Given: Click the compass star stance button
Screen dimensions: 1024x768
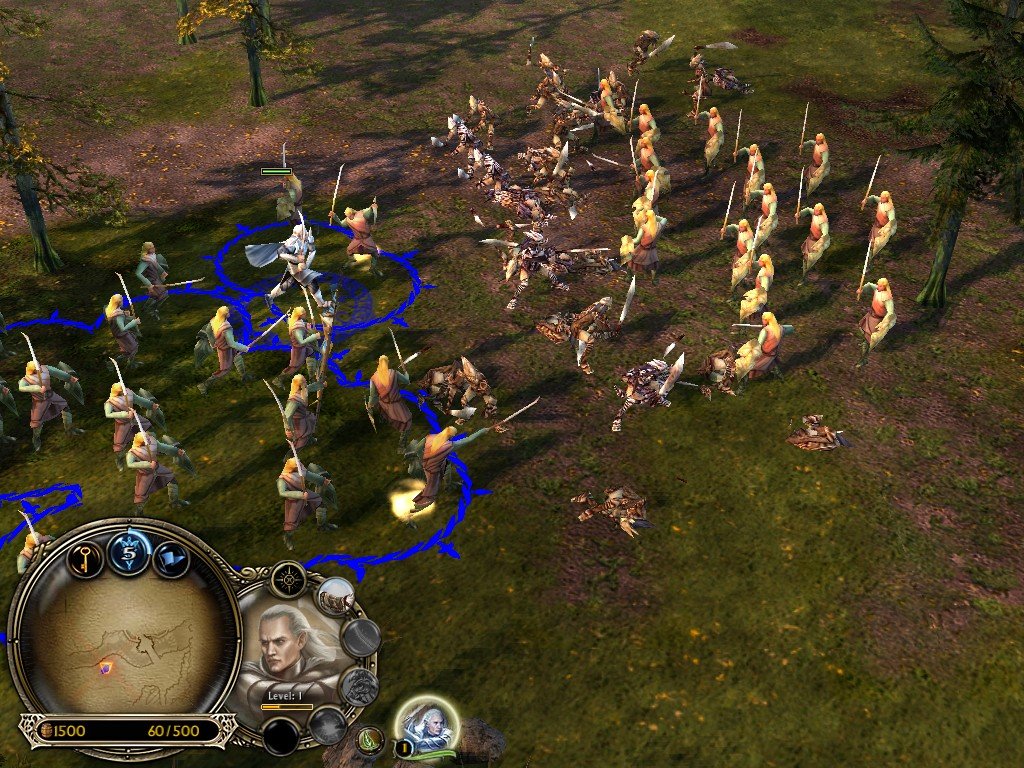Looking at the screenshot, I should 287,579.
